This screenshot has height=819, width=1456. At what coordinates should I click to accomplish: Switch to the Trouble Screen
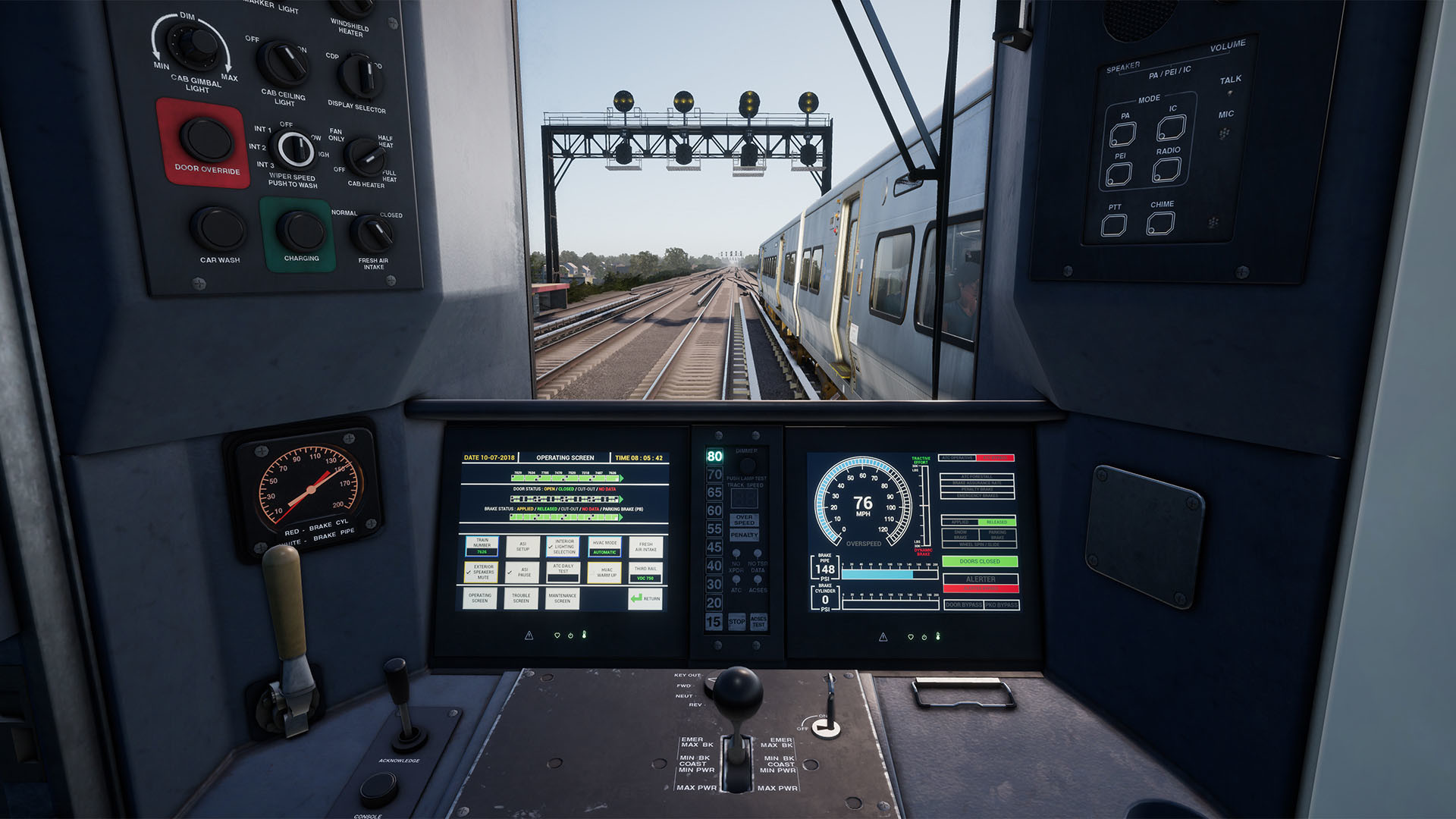tap(520, 598)
